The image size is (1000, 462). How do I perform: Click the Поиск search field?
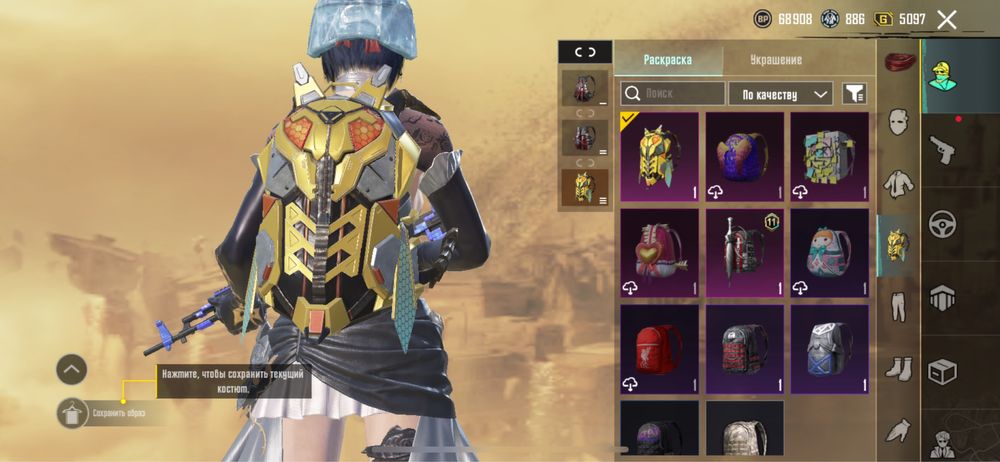point(673,94)
